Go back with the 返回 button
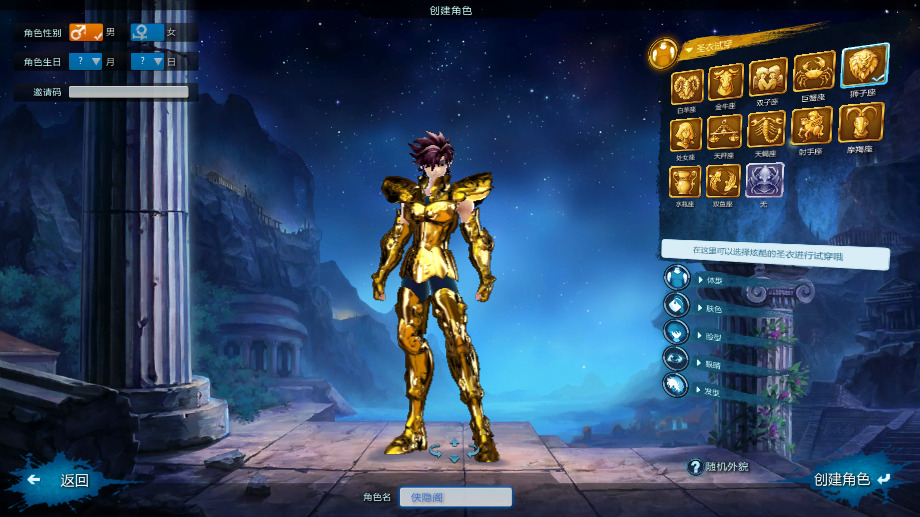The width and height of the screenshot is (920, 517). point(63,480)
